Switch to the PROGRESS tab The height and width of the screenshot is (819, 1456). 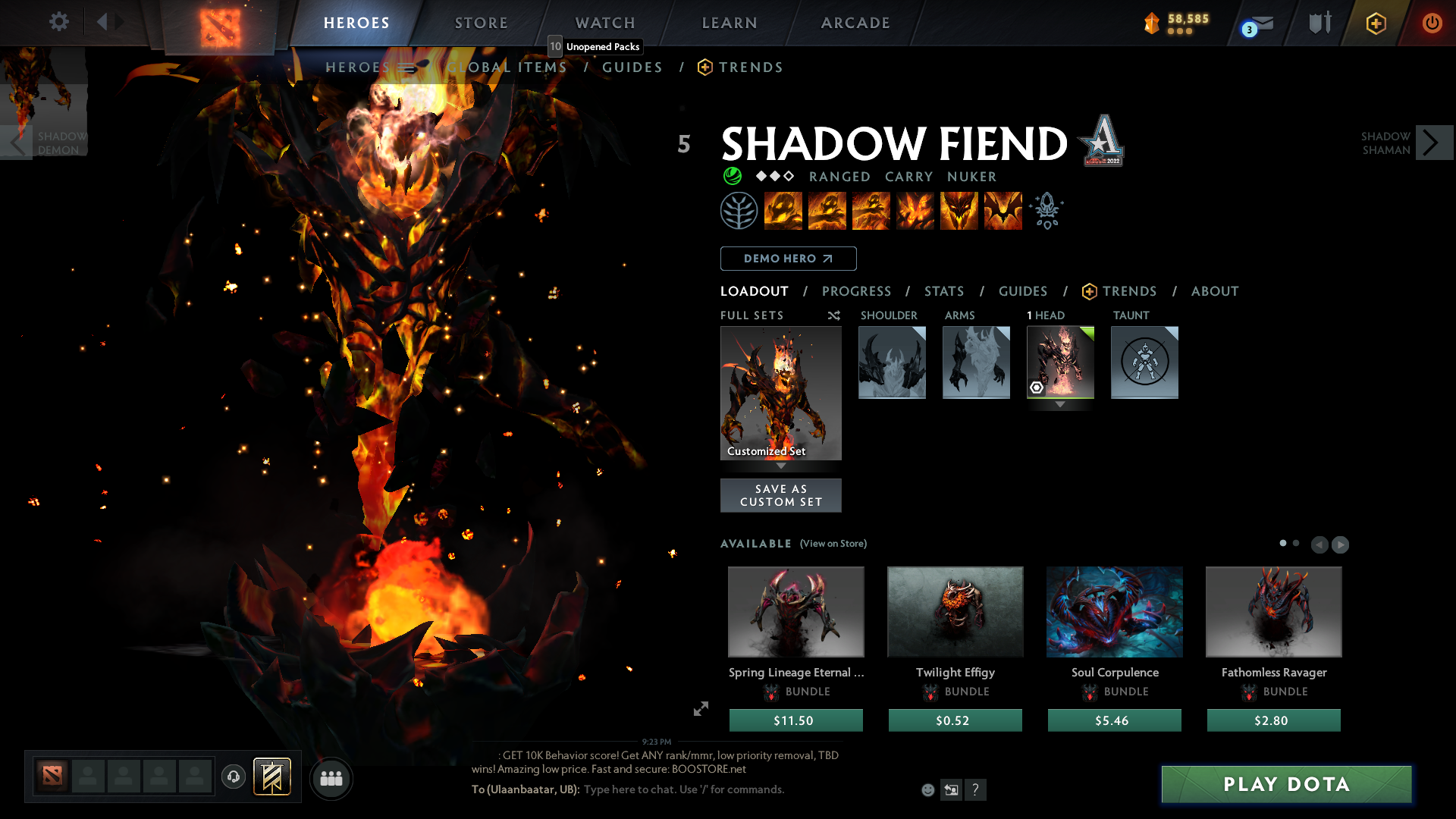tap(857, 291)
